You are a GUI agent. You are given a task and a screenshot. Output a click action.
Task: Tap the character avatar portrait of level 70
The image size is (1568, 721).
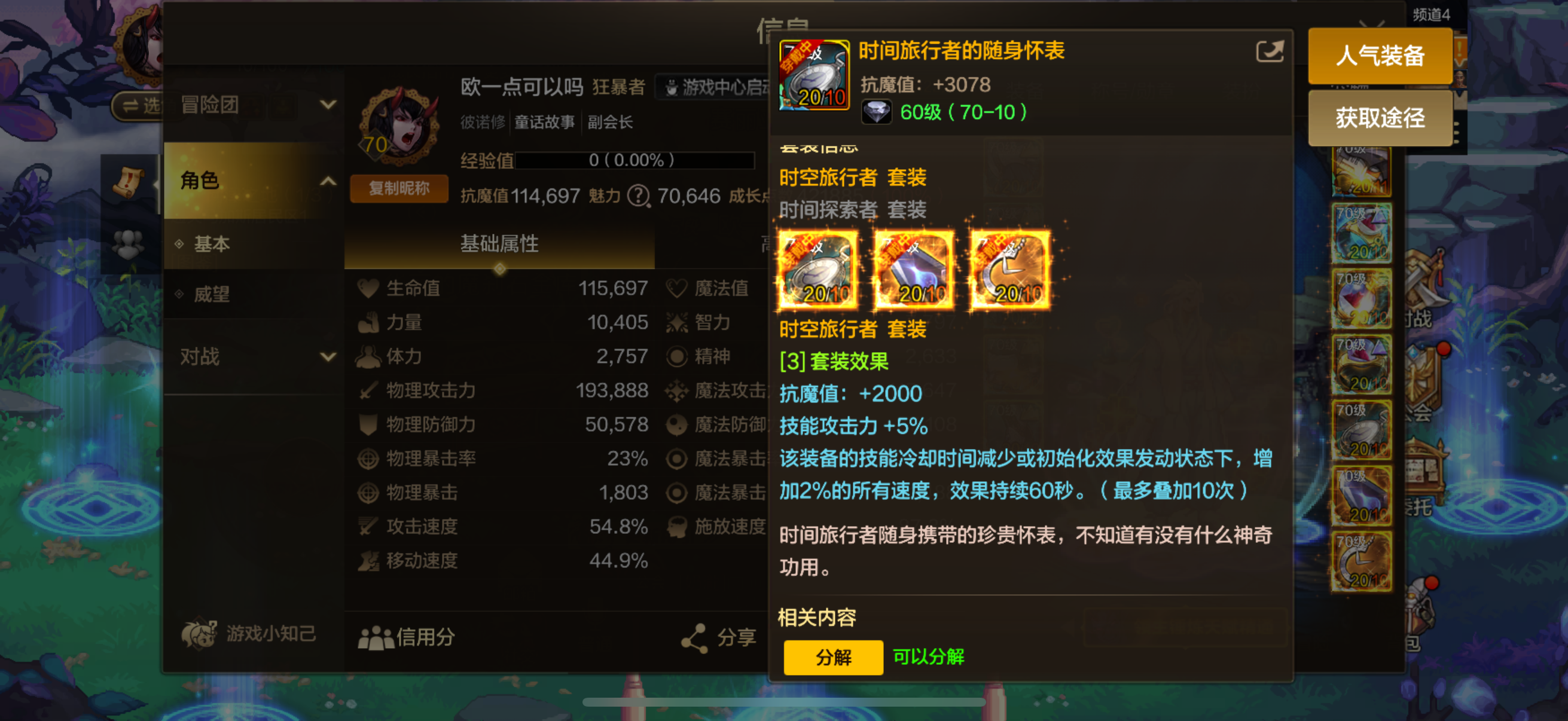395,127
